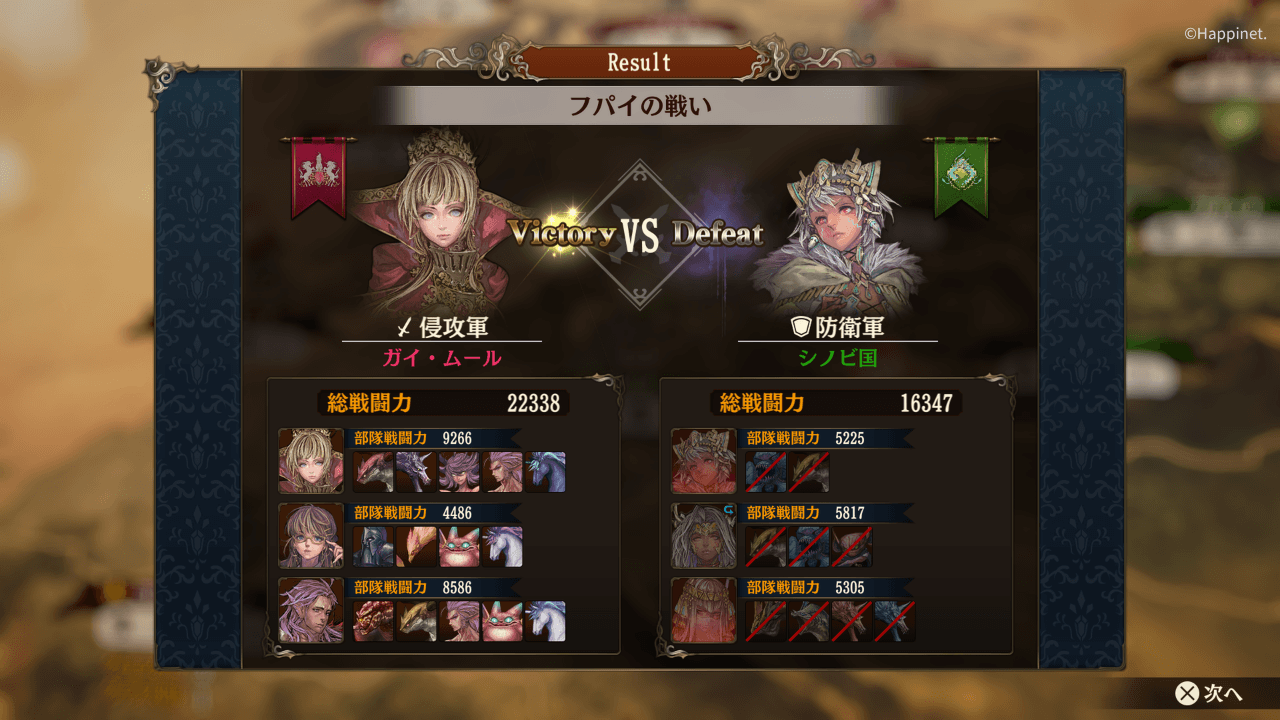1280x720 pixels.
Task: Choose the defending commander of the 5817 squad
Action: (x=704, y=535)
